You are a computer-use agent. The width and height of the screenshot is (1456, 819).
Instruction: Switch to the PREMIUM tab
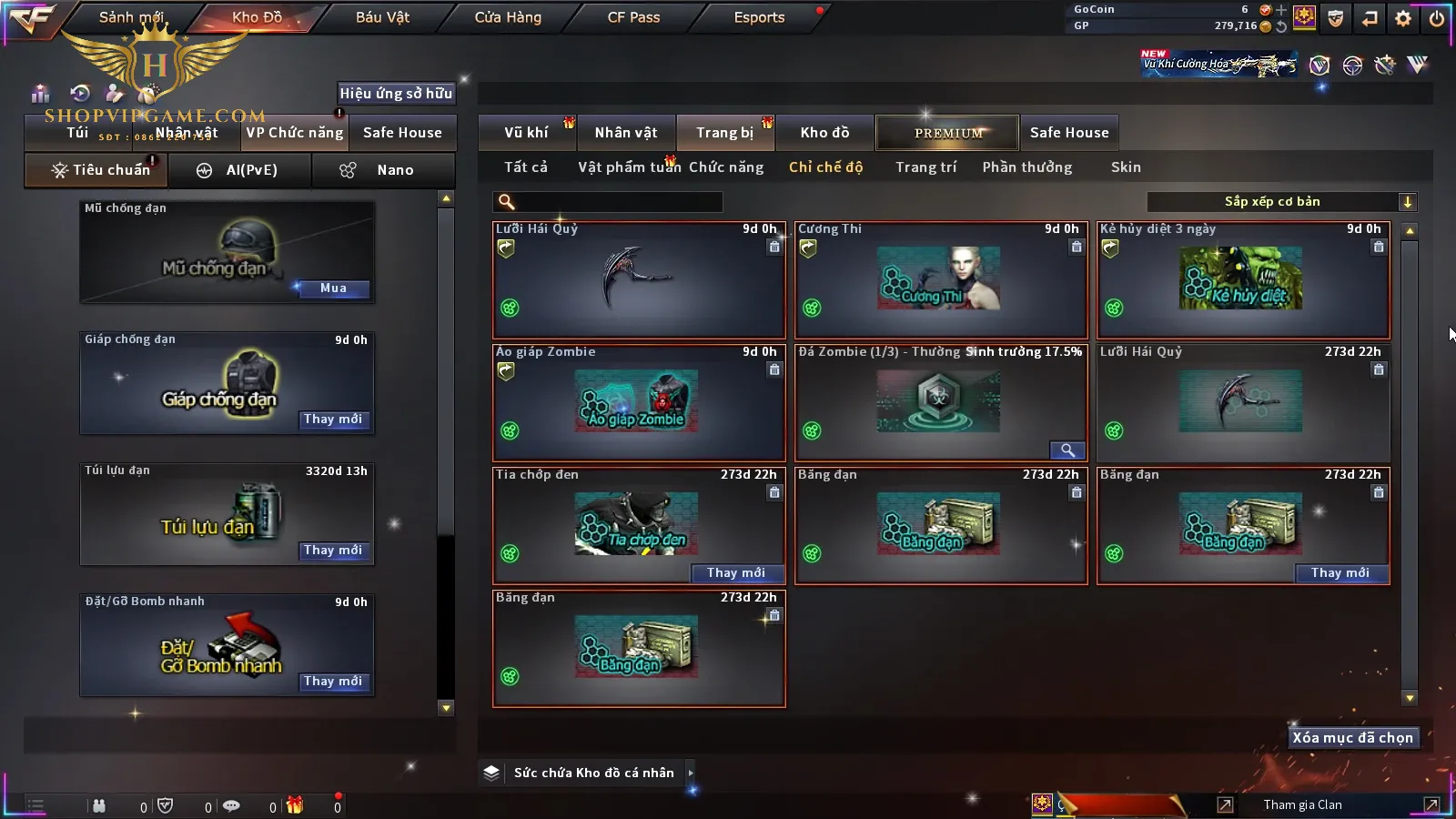coord(948,133)
